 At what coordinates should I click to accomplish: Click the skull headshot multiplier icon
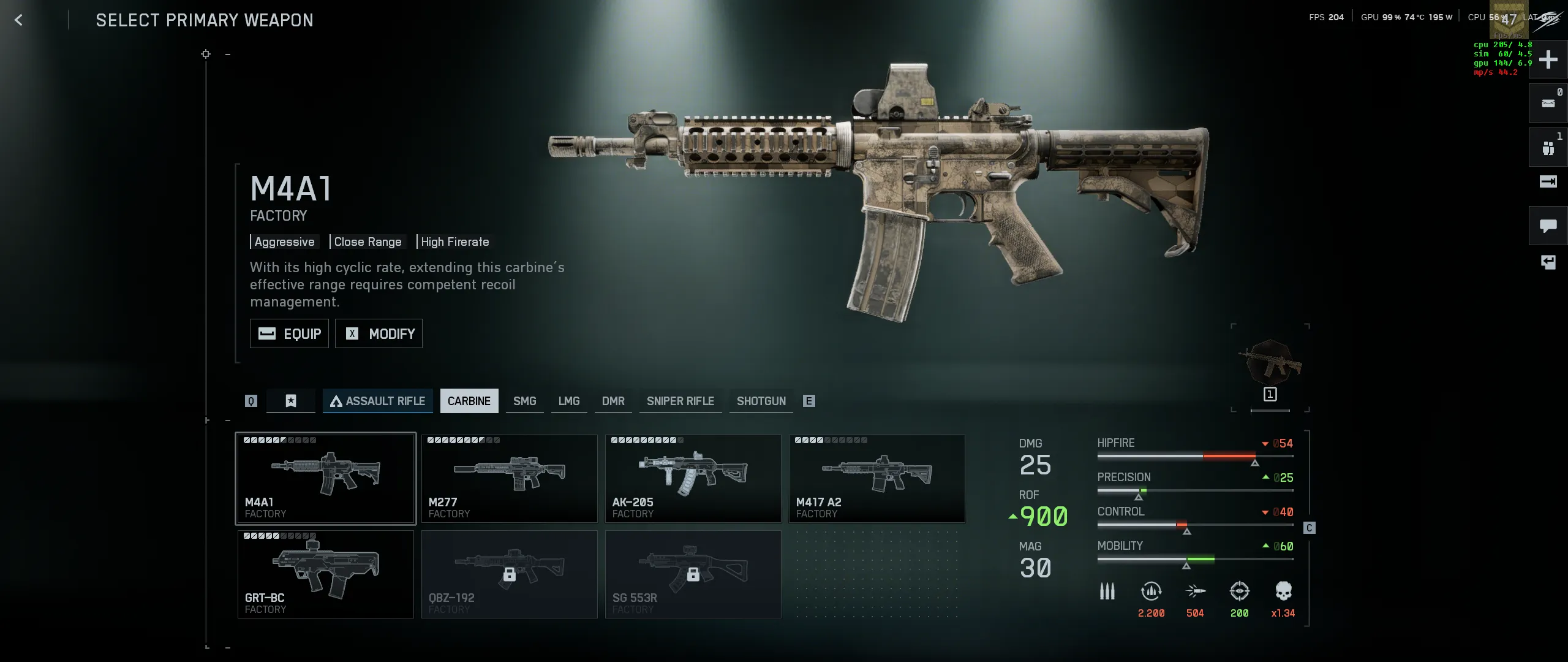[1284, 590]
